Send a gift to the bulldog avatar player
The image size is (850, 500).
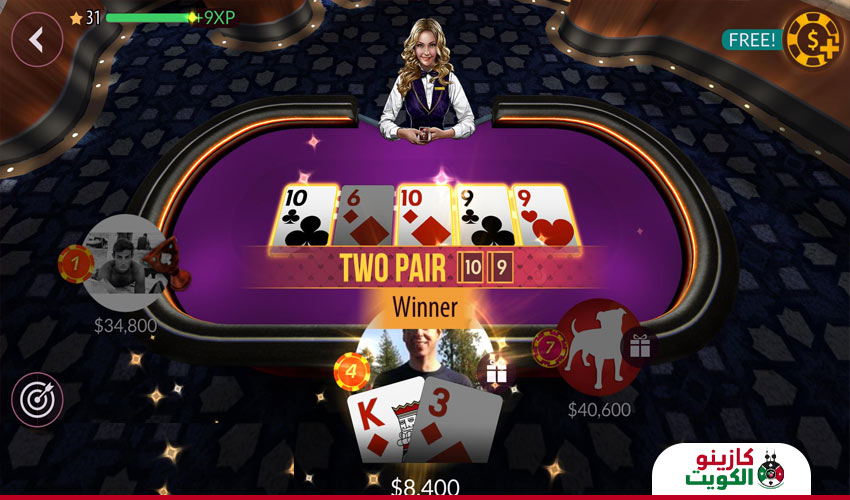tap(638, 346)
